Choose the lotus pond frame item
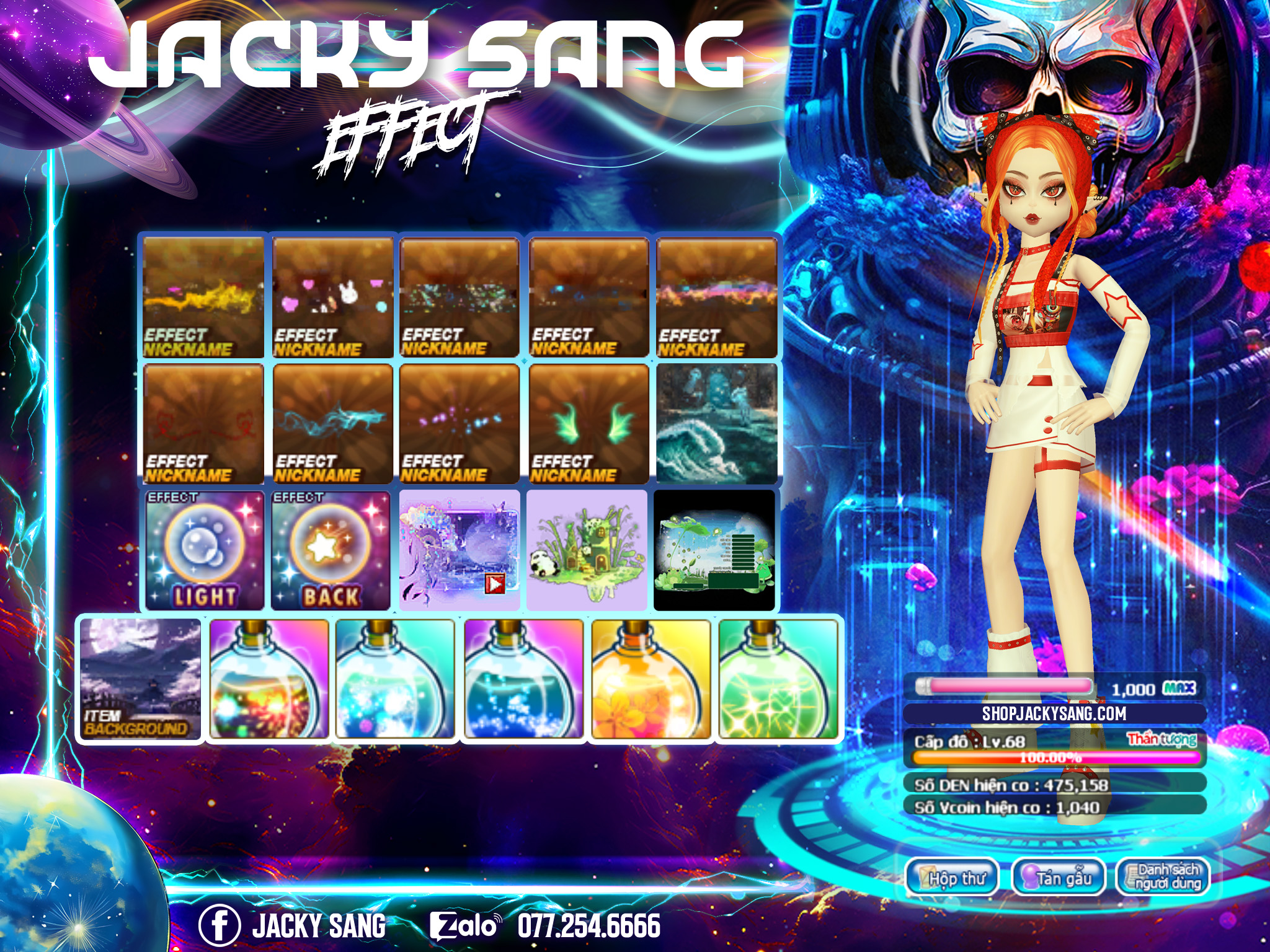The height and width of the screenshot is (952, 1270). [x=714, y=550]
